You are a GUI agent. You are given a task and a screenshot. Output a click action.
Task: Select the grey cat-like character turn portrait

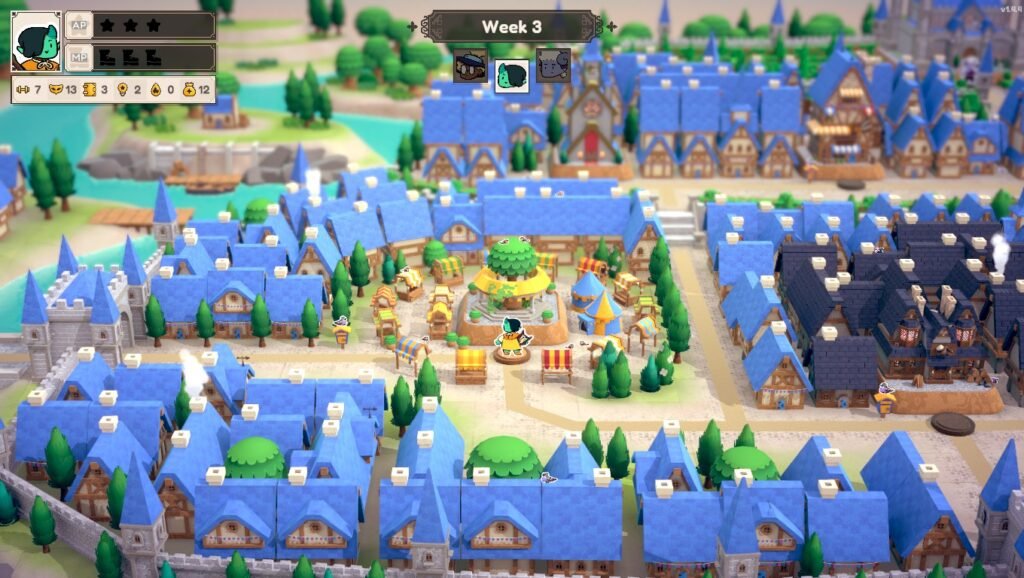click(x=553, y=66)
